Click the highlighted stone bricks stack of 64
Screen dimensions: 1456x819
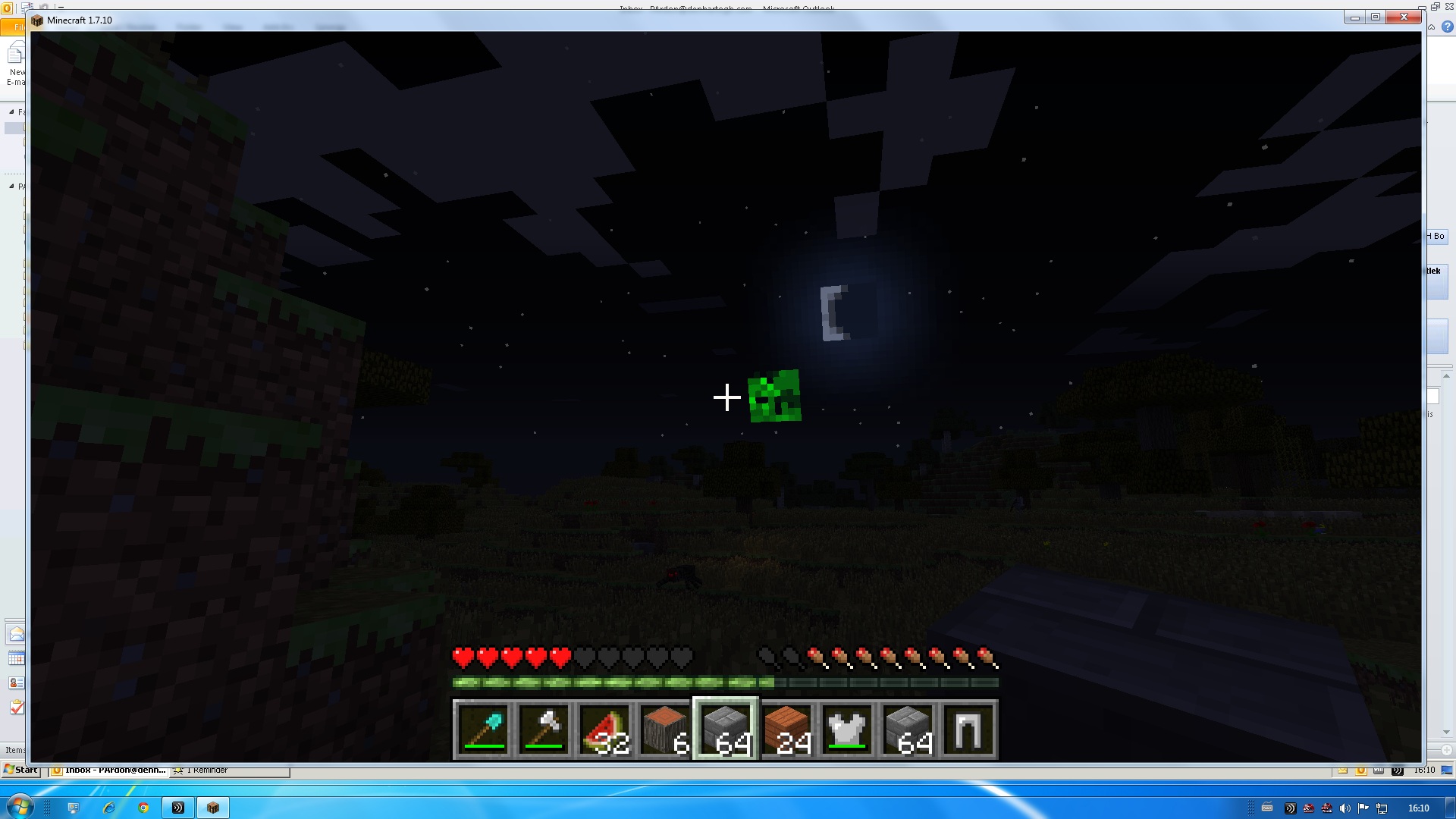(x=726, y=726)
